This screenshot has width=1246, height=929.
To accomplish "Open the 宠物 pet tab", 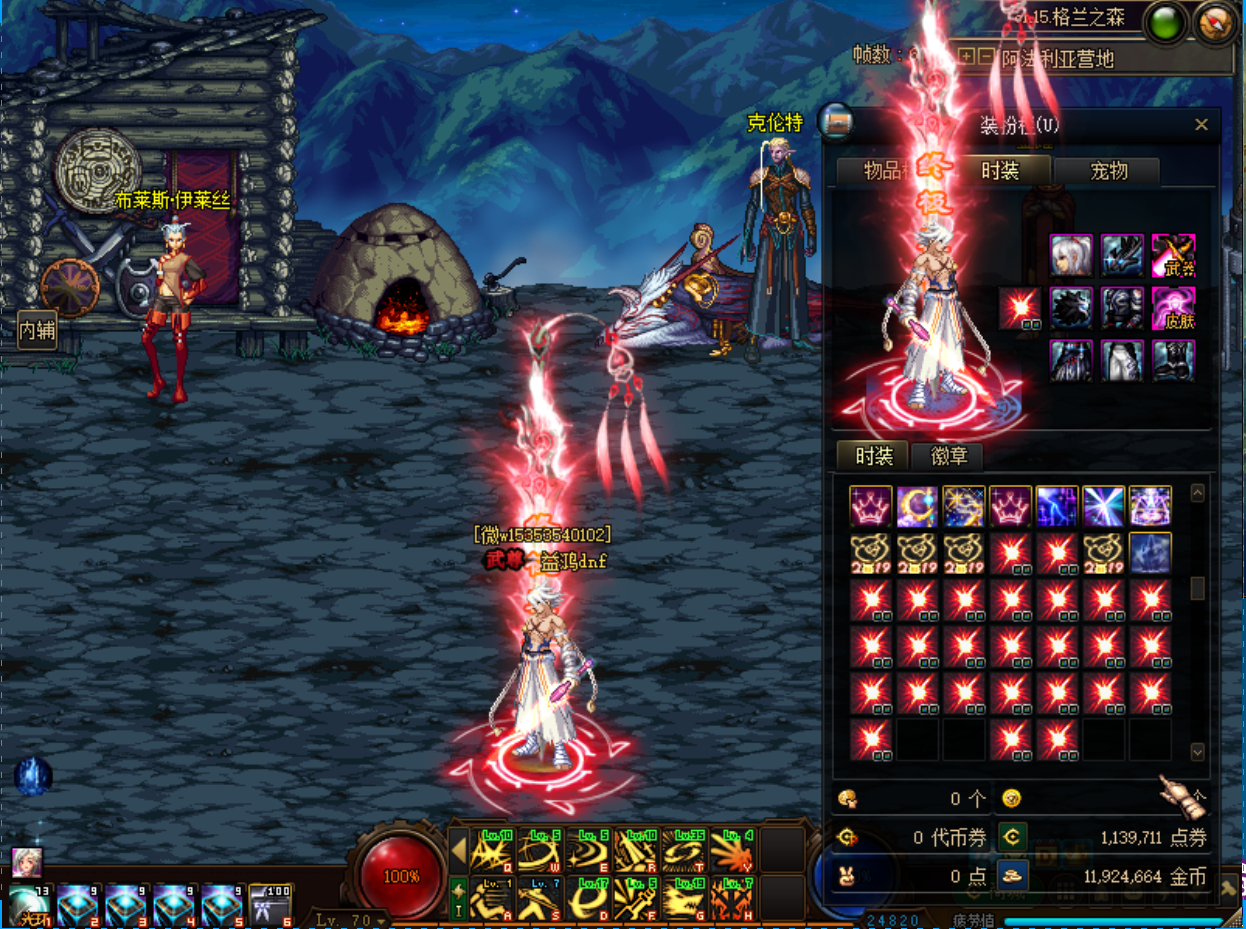I will [x=1108, y=171].
